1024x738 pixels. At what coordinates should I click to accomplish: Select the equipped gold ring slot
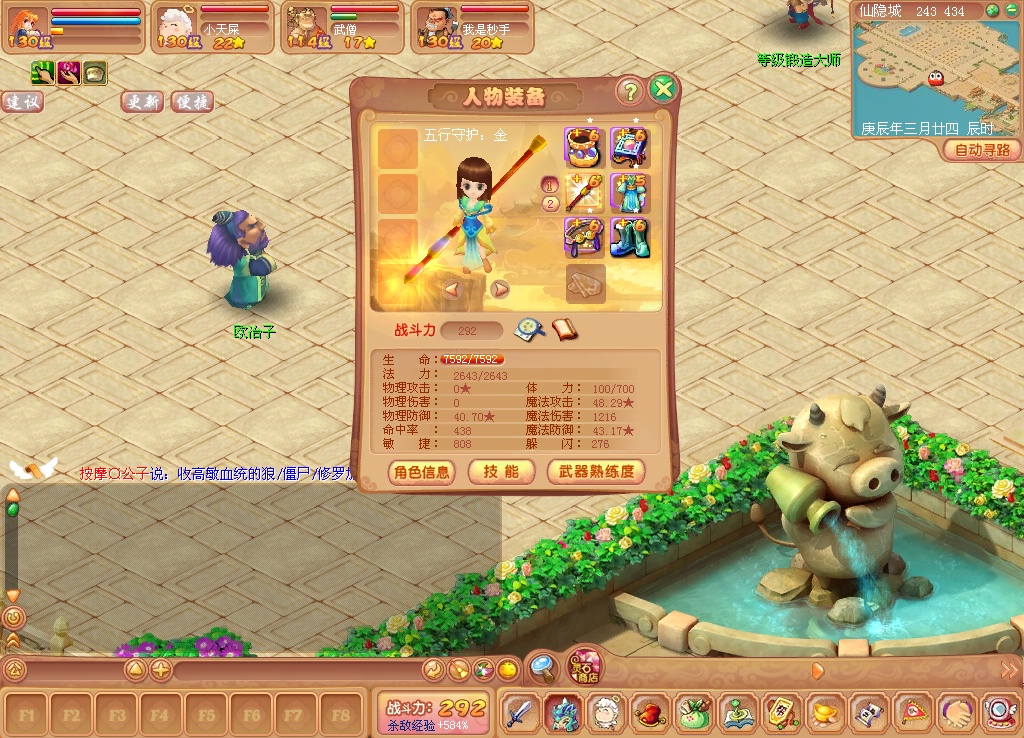pyautogui.click(x=583, y=147)
